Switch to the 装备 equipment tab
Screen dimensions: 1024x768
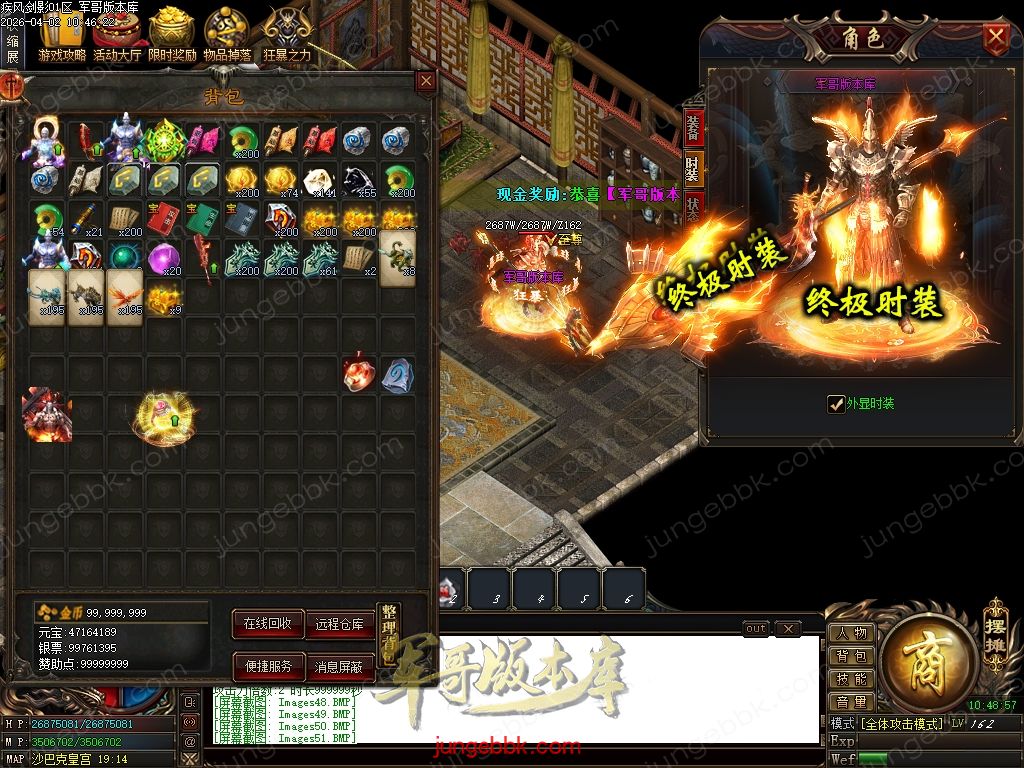[x=693, y=127]
